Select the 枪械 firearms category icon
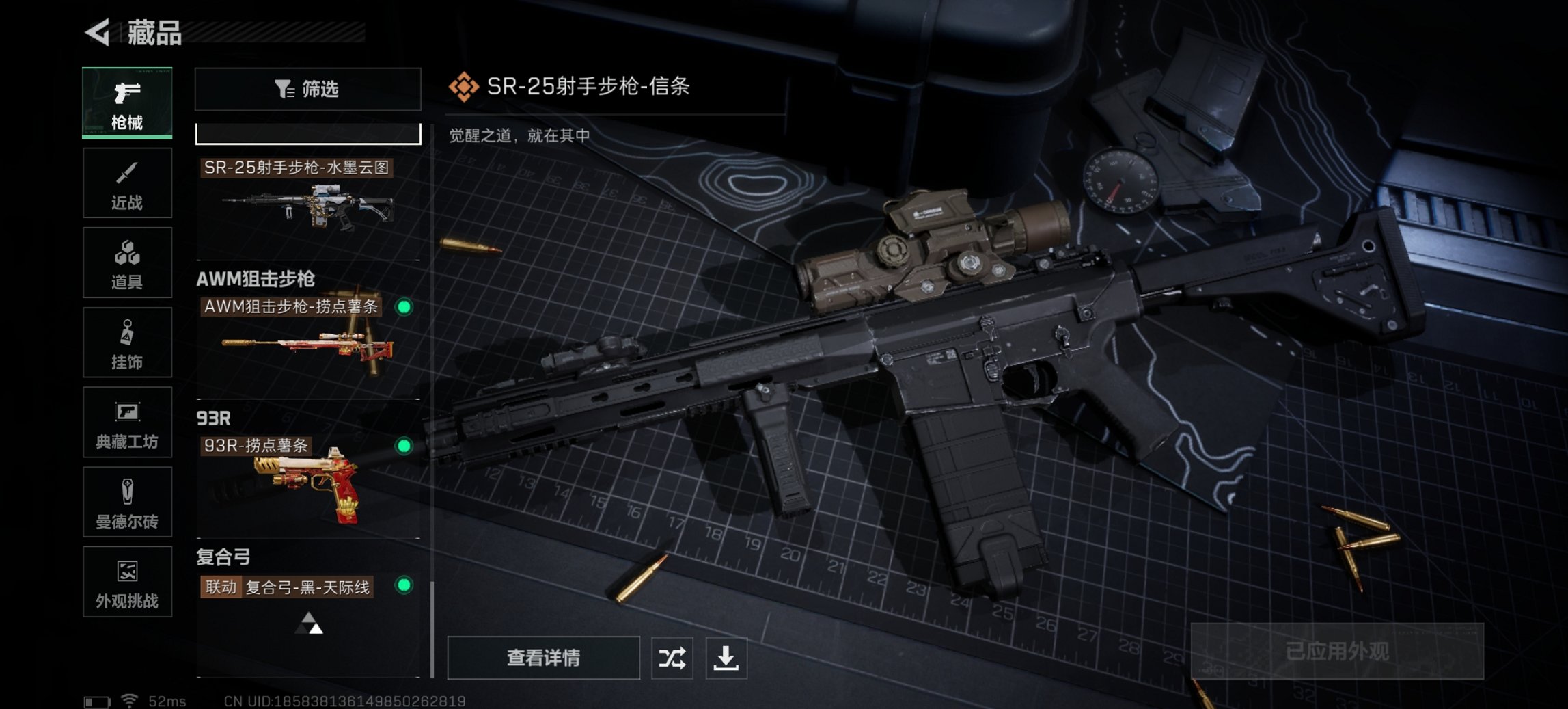 click(x=127, y=101)
